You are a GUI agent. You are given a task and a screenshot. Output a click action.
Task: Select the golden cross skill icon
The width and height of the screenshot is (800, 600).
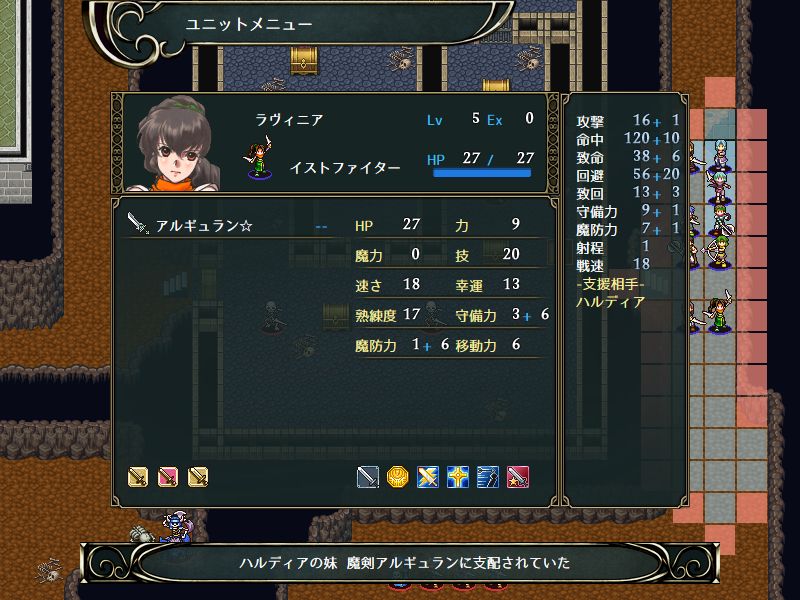(458, 477)
